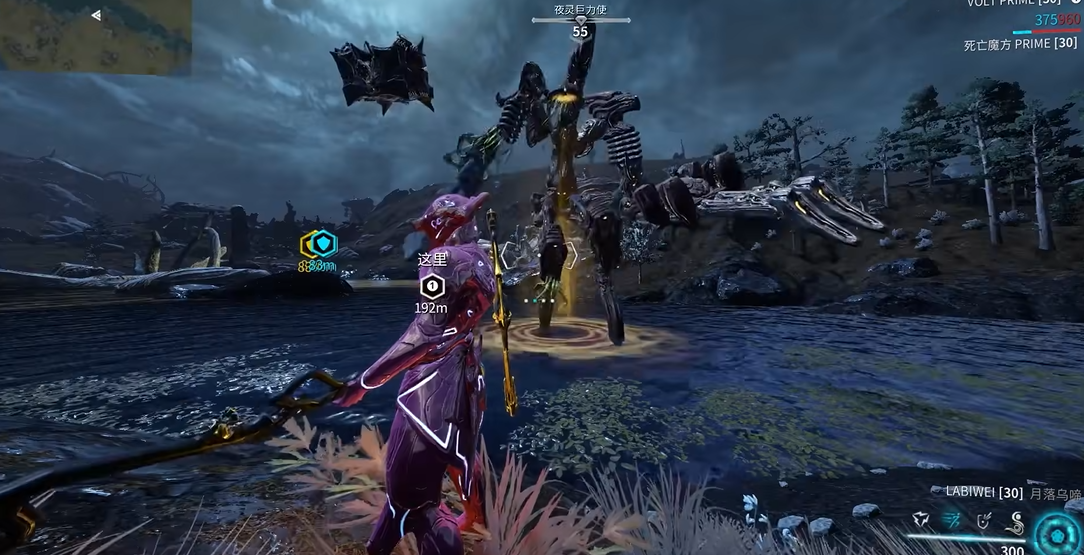1084x555 pixels.
Task: Click the cyan shield defense objective marker
Action: click(x=320, y=243)
